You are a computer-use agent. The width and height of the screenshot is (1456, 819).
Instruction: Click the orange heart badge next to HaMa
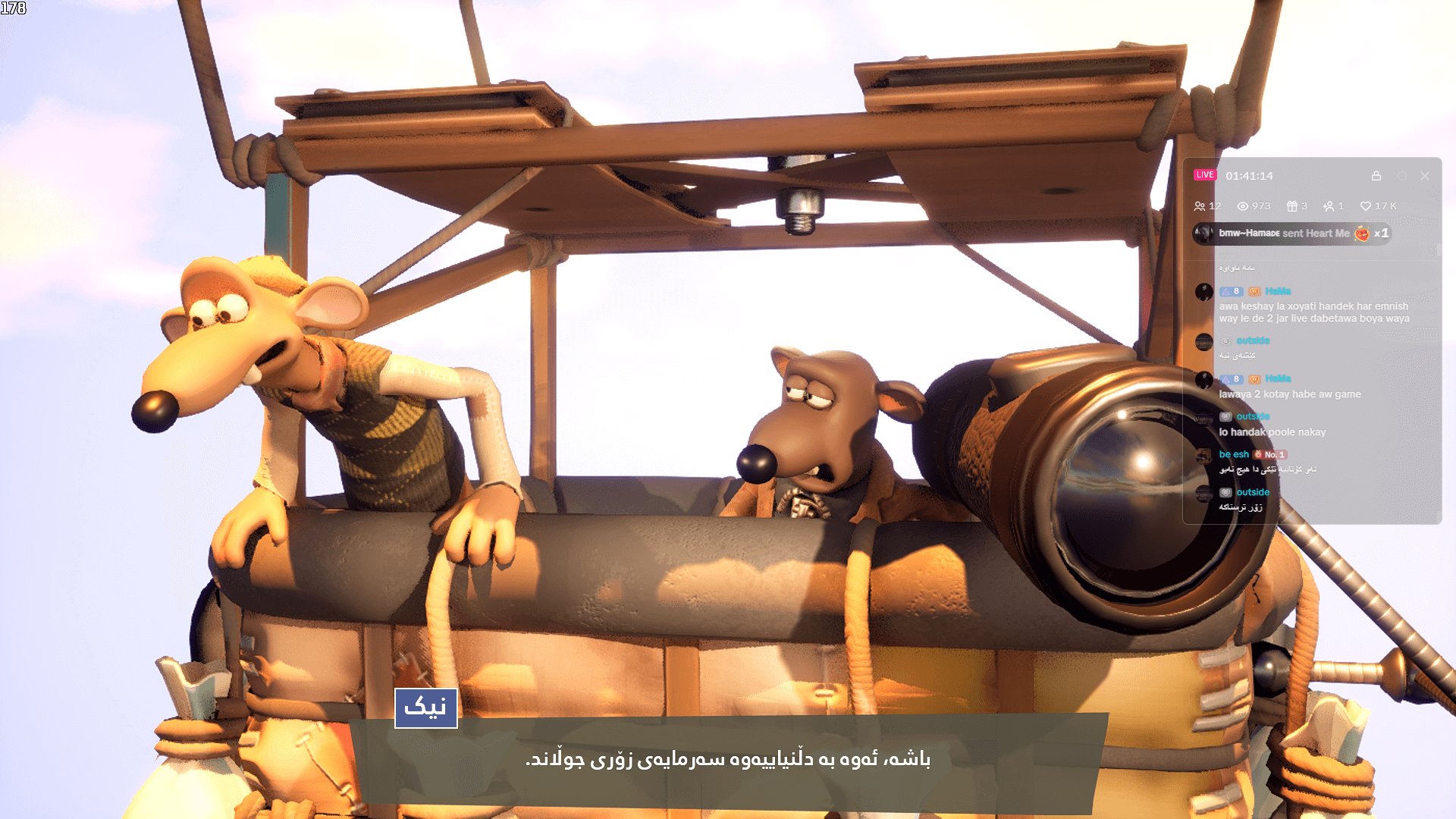(x=1254, y=290)
